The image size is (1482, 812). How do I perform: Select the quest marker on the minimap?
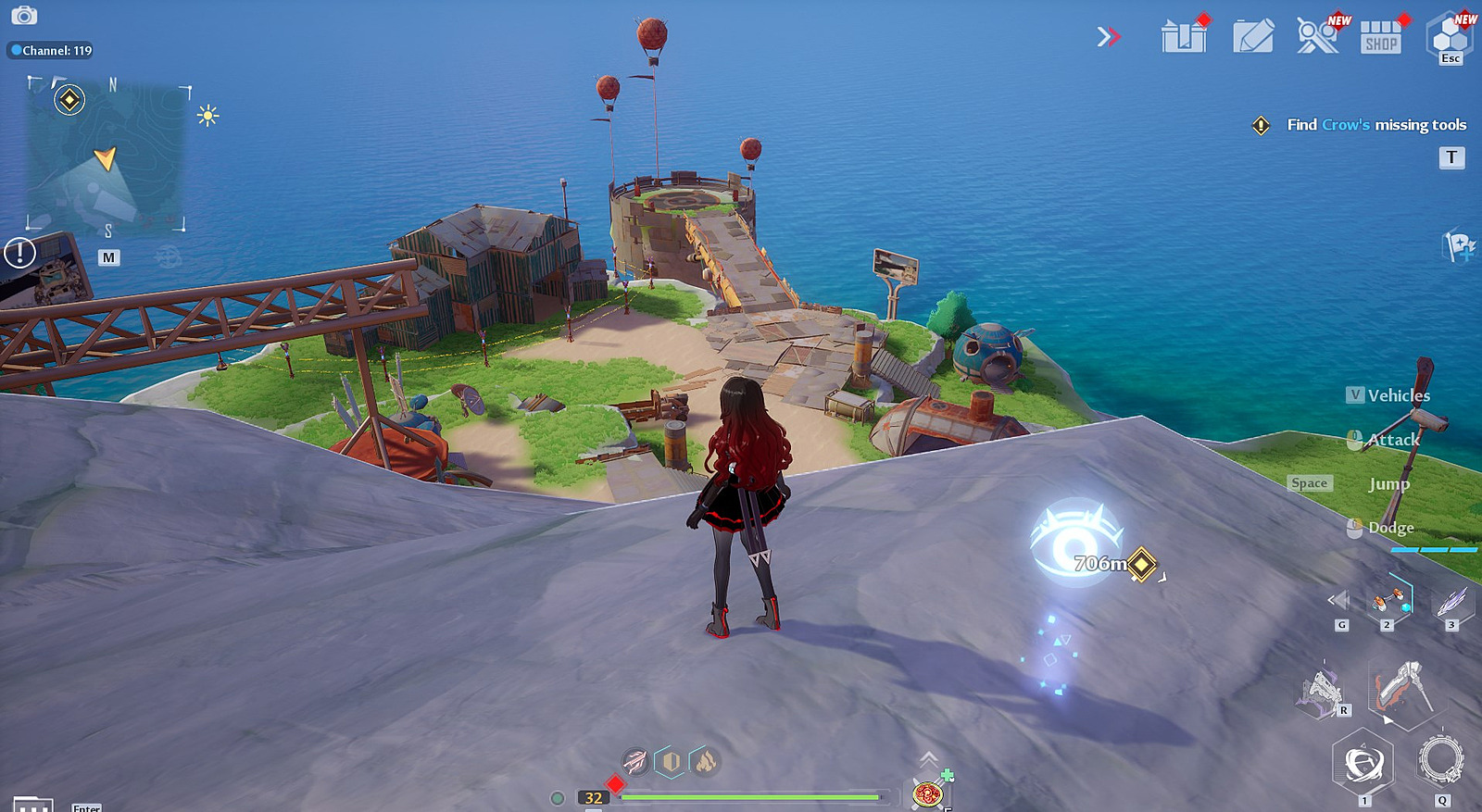click(69, 100)
